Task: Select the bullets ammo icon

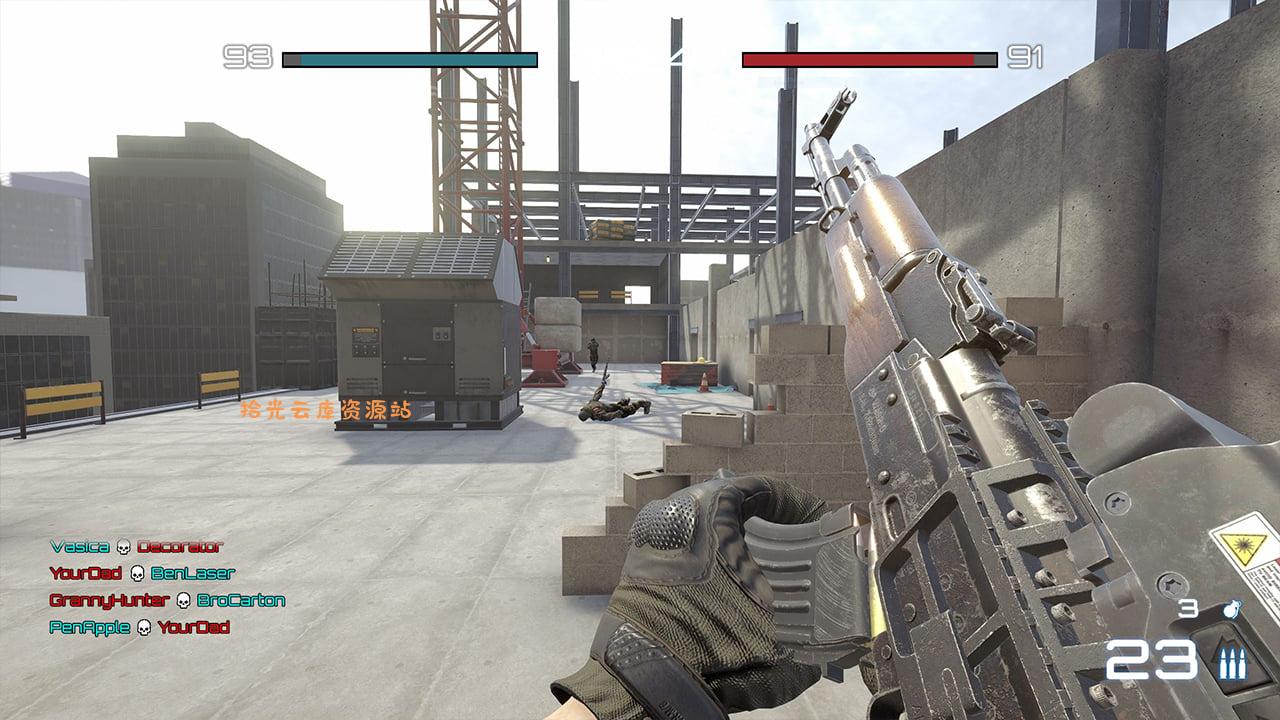Action: pyautogui.click(x=1232, y=662)
